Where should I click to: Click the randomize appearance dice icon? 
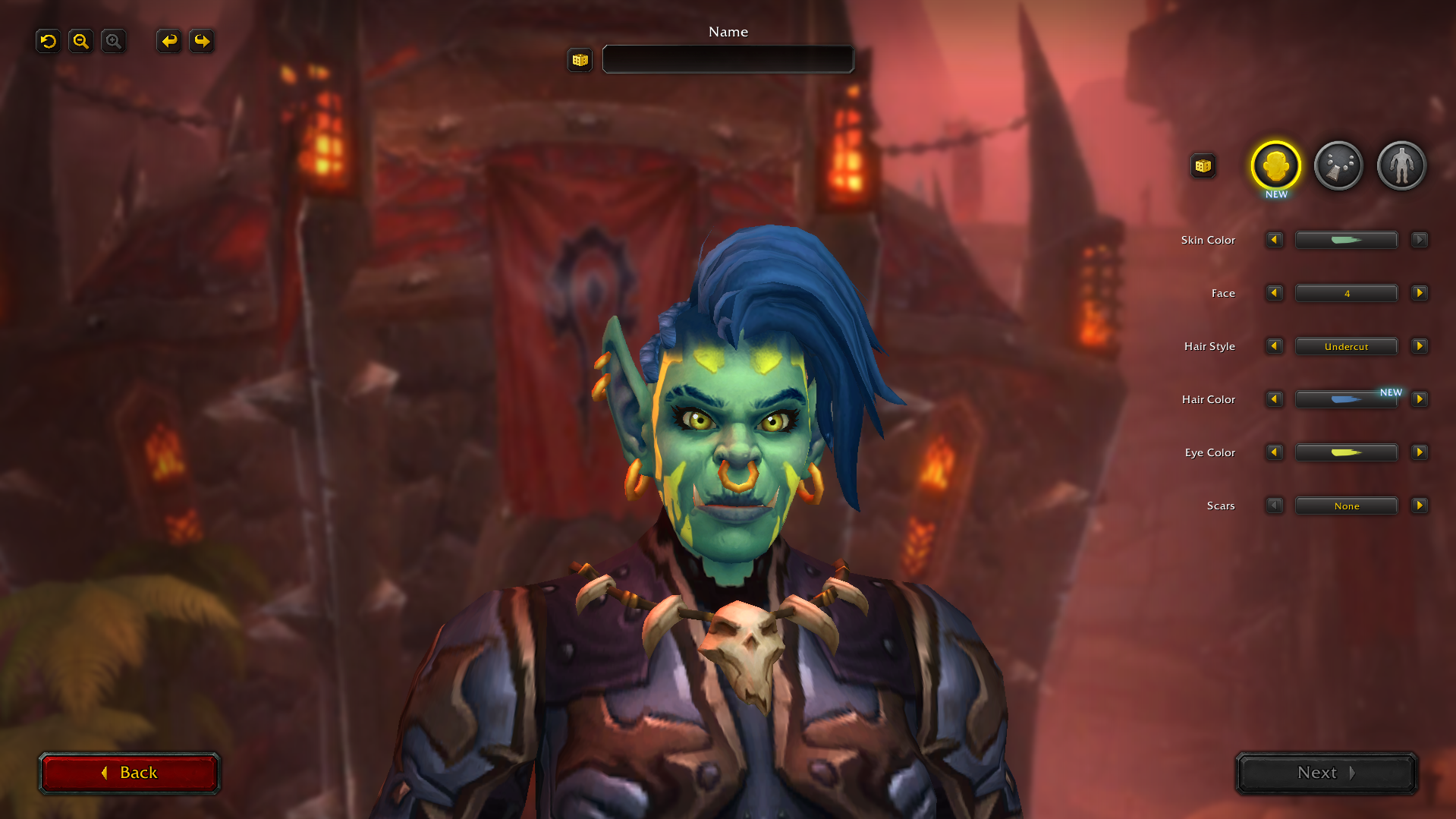[x=1203, y=165]
